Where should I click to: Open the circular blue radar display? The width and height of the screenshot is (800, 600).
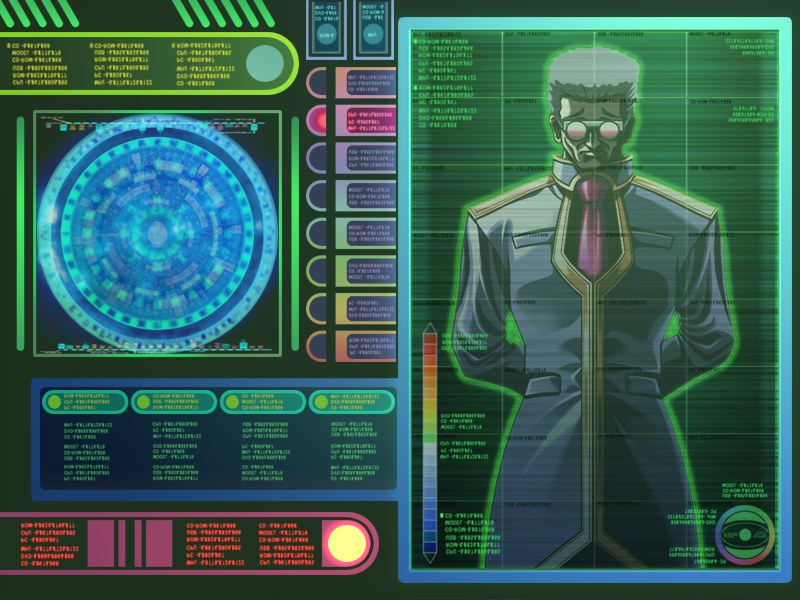tap(157, 234)
